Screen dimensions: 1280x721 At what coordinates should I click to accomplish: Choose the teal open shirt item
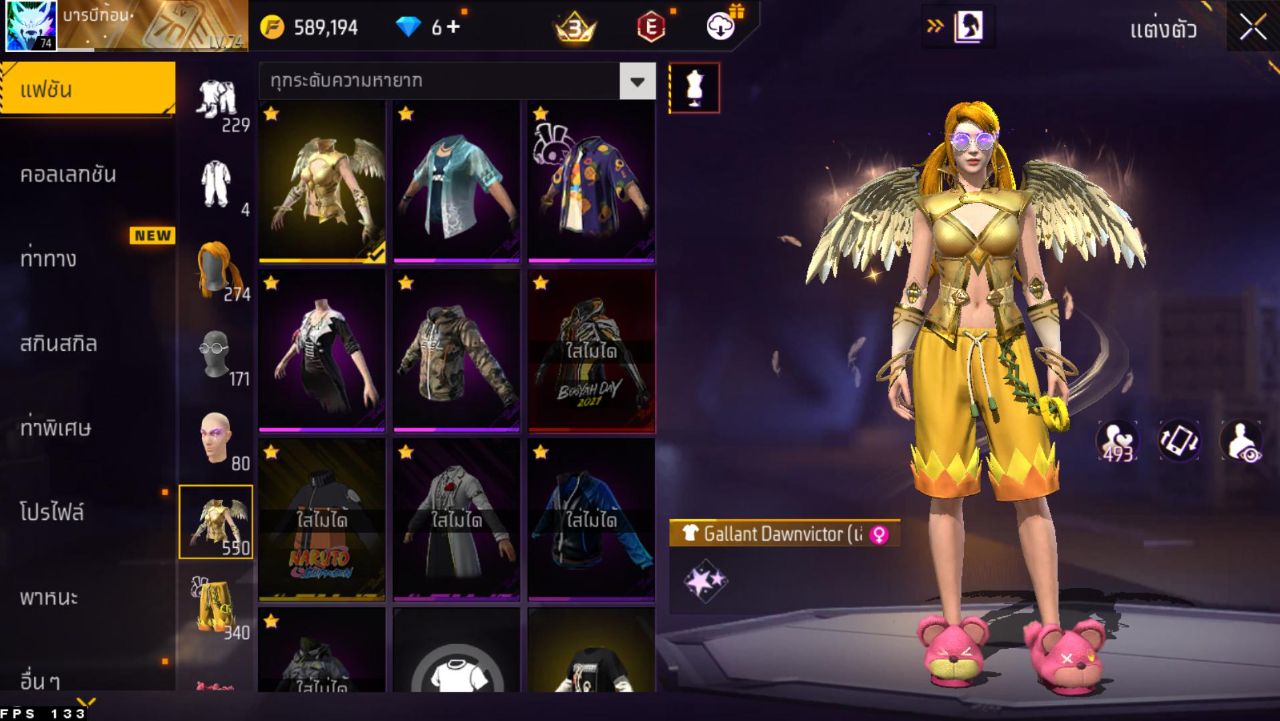pos(456,182)
